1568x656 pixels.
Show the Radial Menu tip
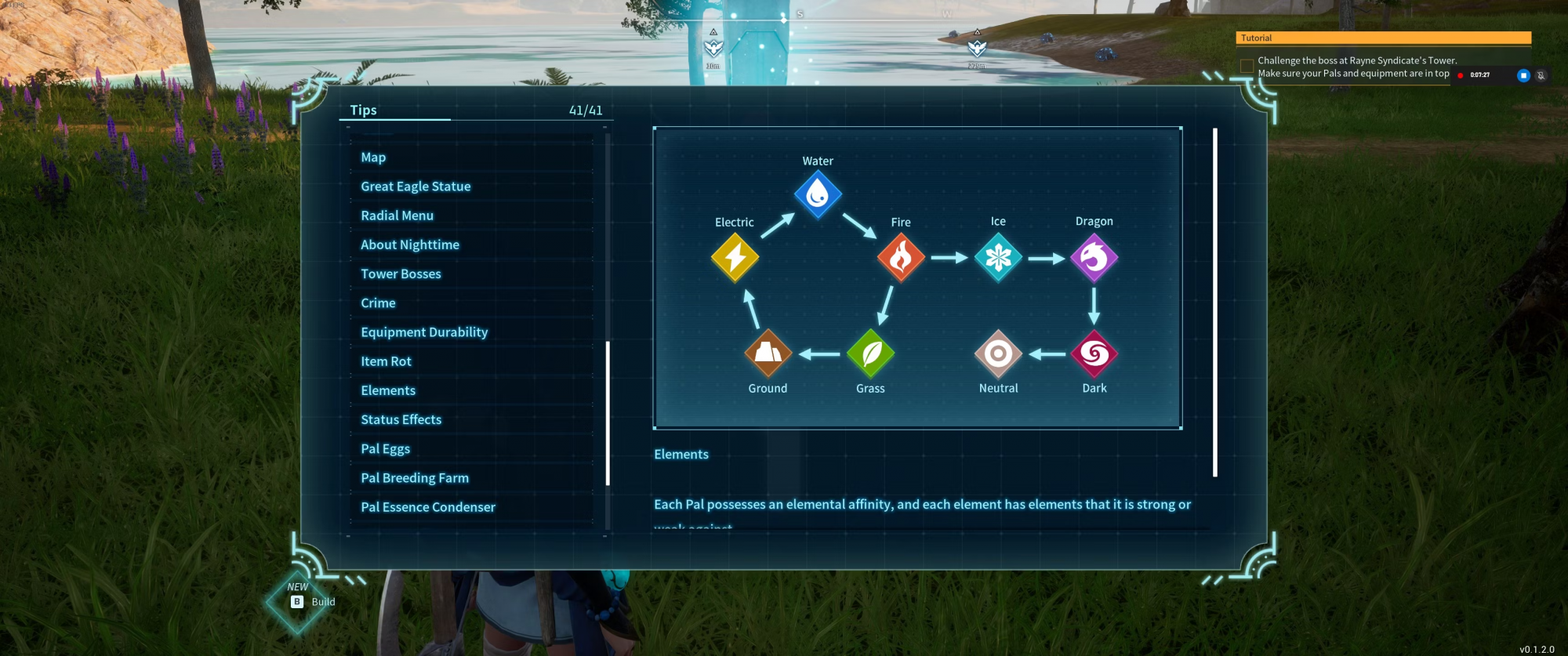click(397, 216)
